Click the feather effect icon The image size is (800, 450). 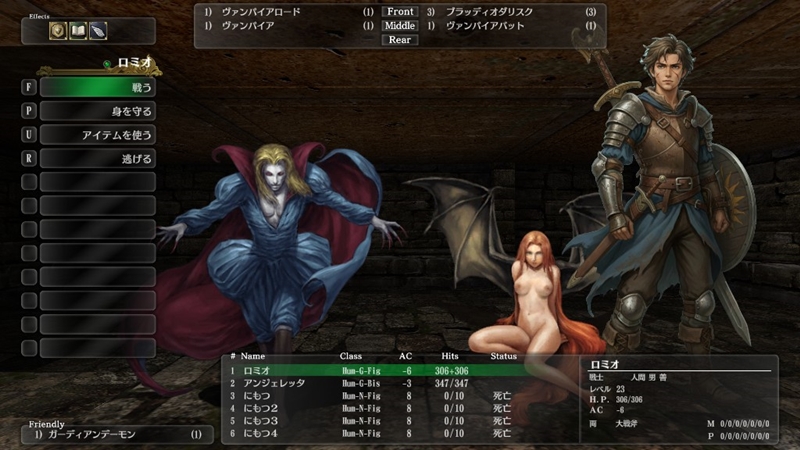(97, 31)
